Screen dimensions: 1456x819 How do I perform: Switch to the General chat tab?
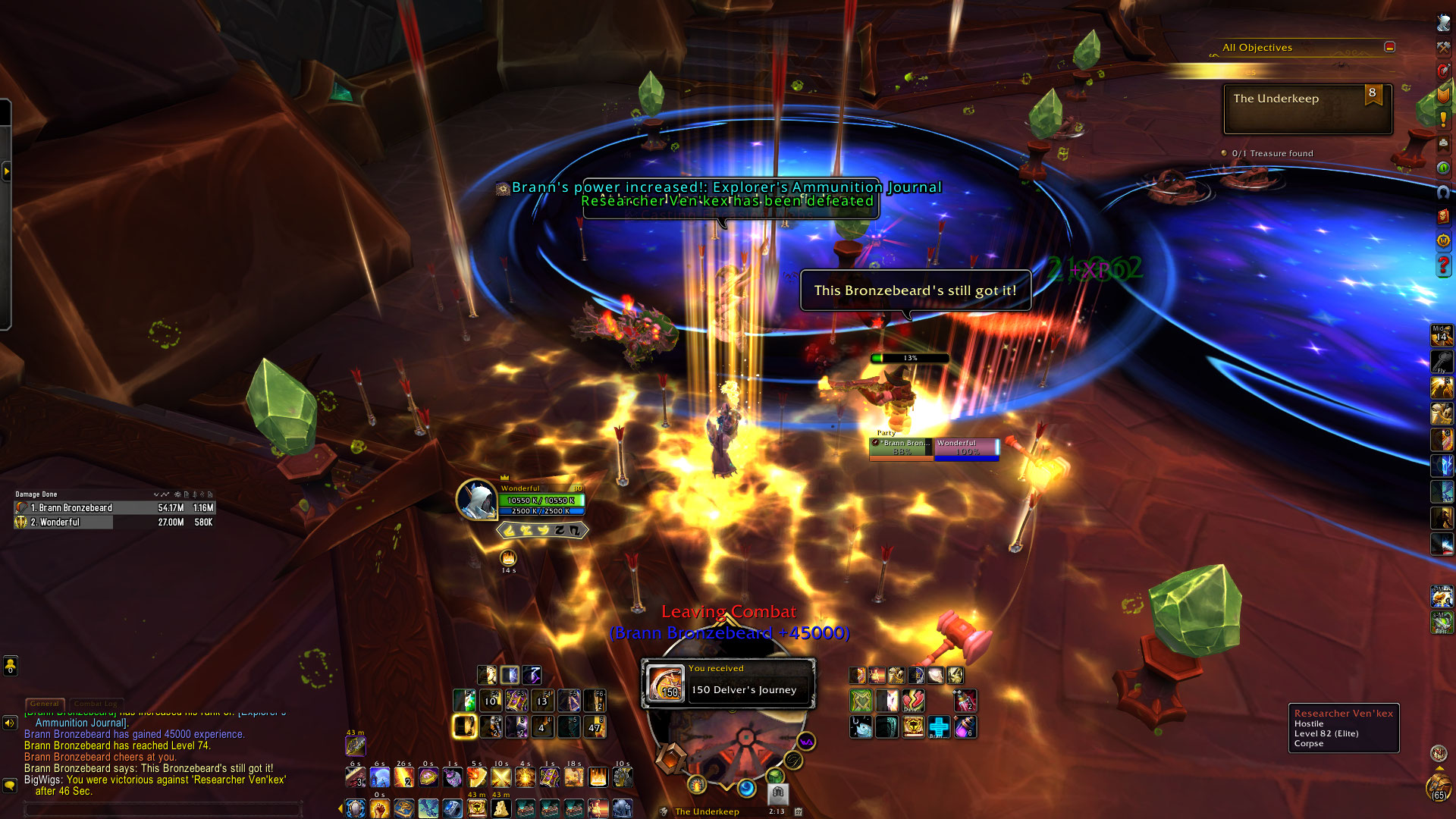click(x=45, y=704)
